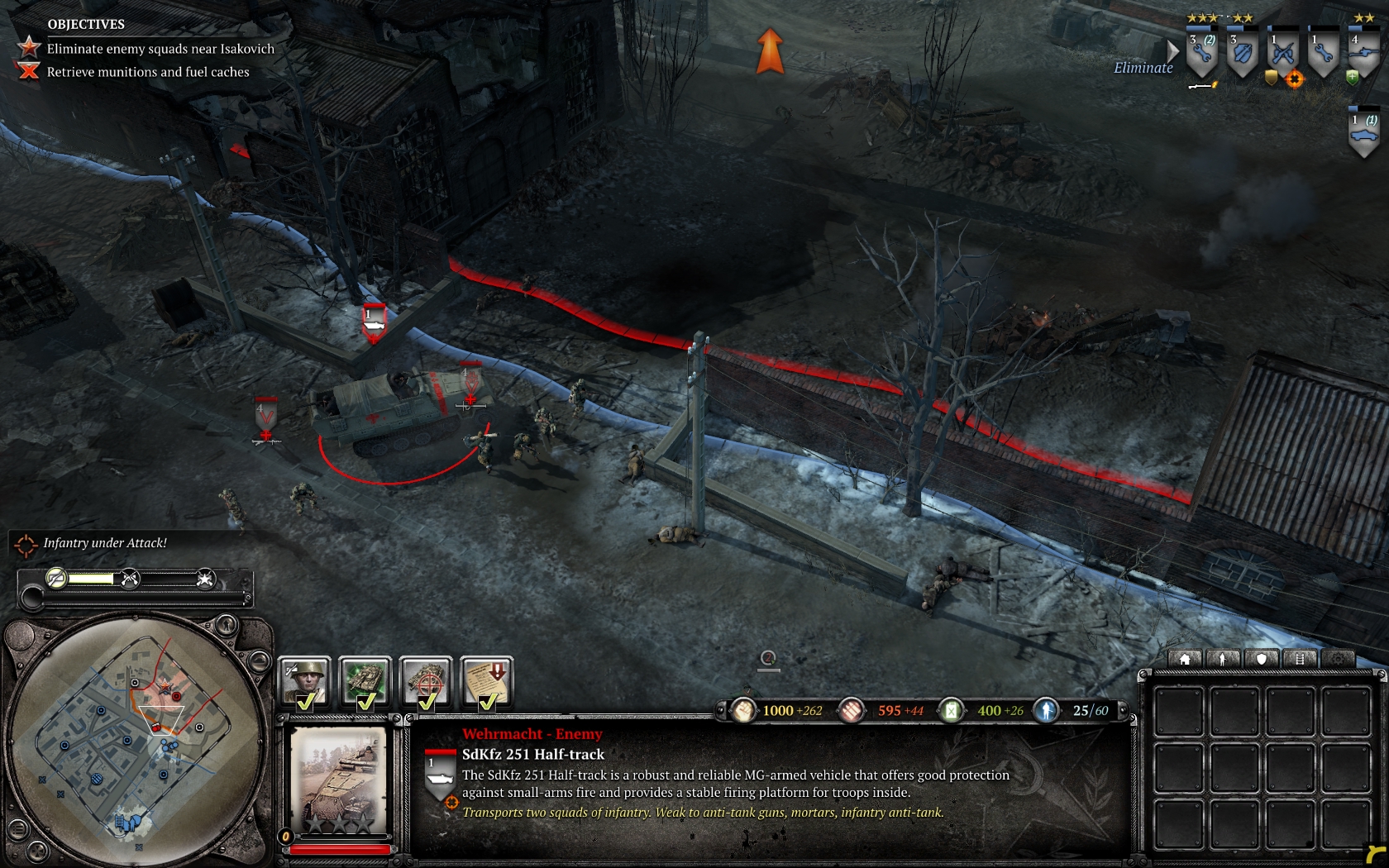Open the gear settings tab
The width and height of the screenshot is (1389, 868).
click(x=1338, y=659)
